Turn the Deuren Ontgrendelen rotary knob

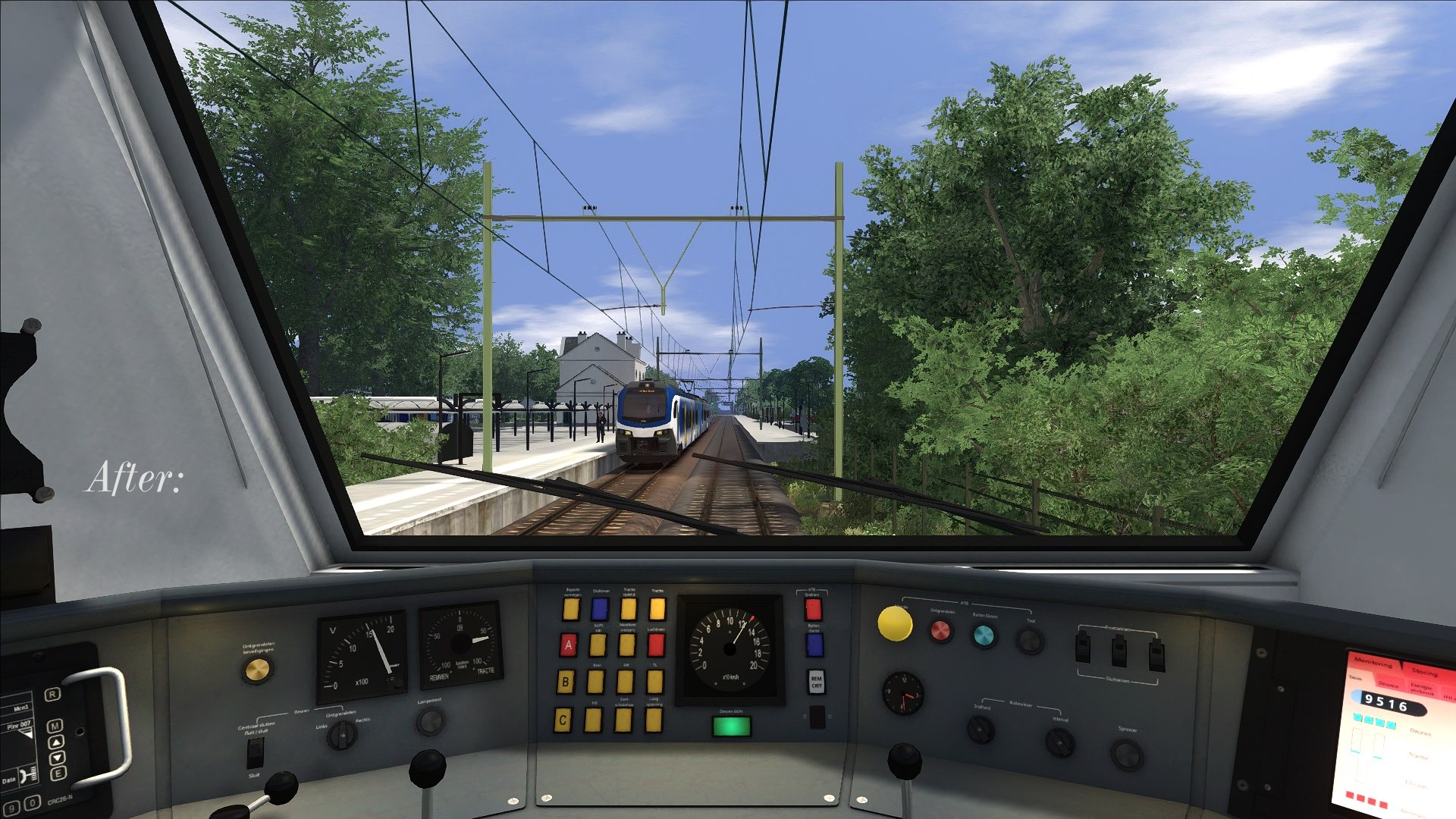(341, 734)
